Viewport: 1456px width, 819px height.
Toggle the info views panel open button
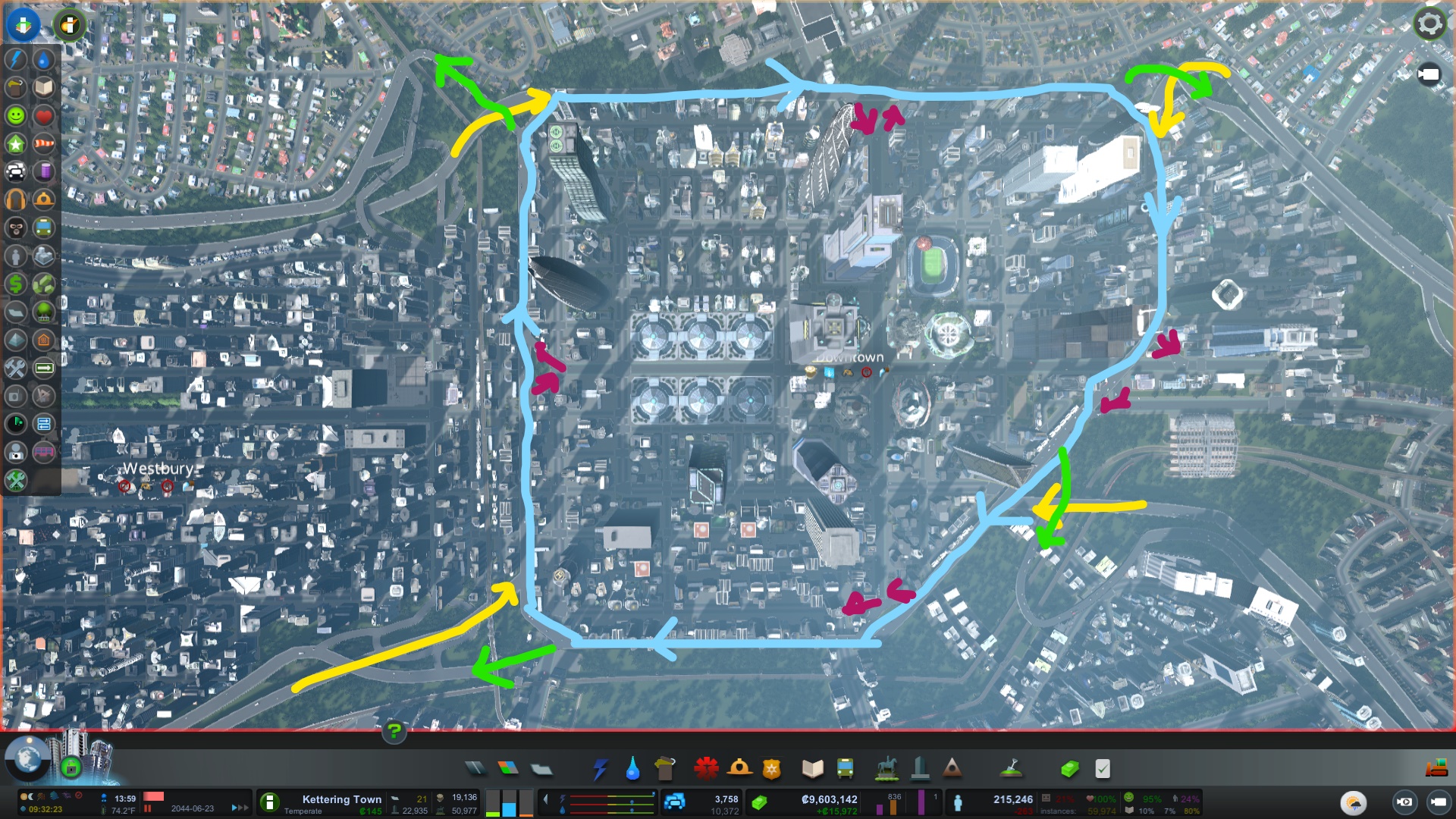tap(23, 24)
